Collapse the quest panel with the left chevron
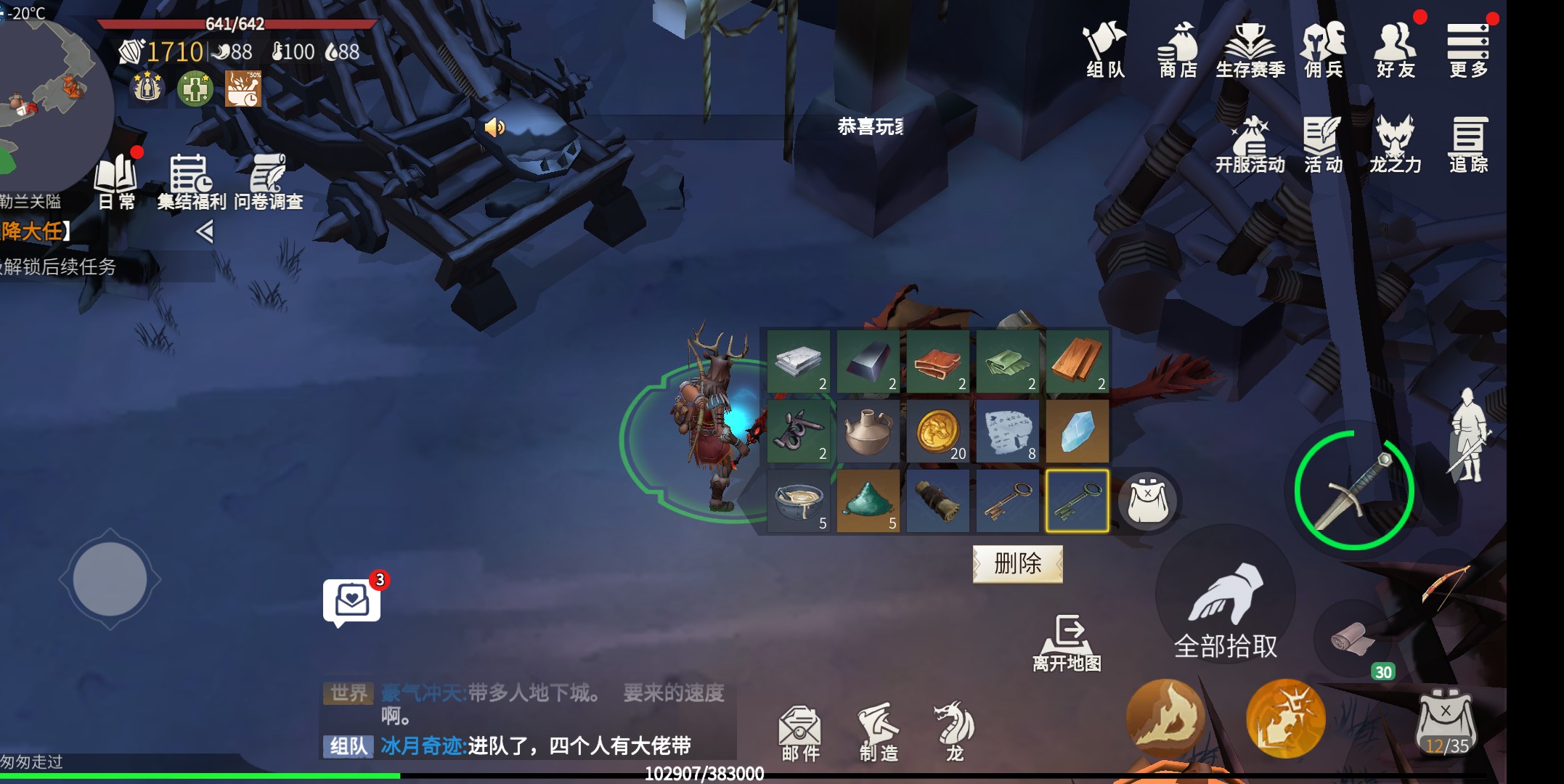The image size is (1564, 784). 204,232
